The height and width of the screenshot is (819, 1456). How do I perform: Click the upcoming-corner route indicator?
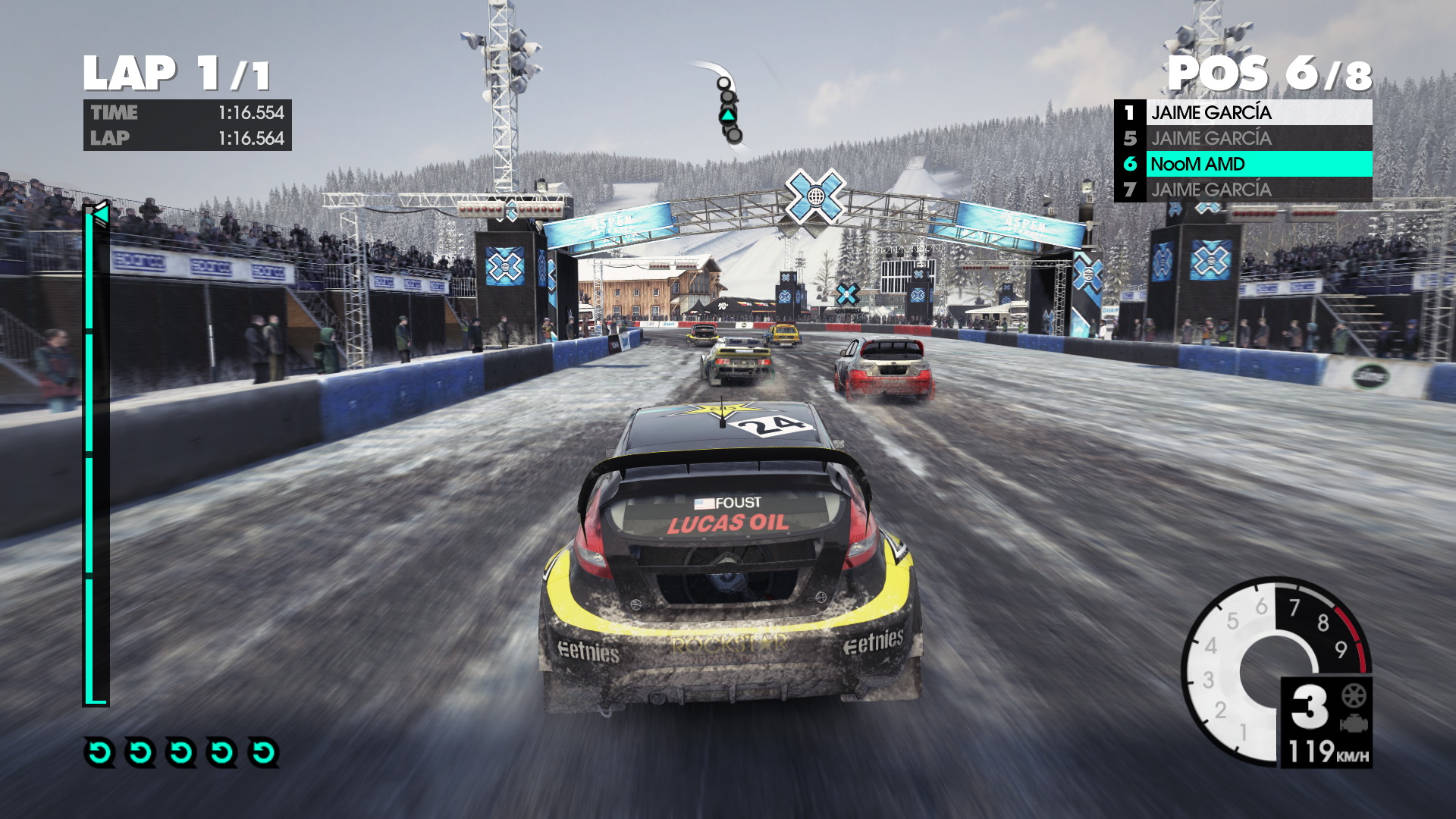click(728, 106)
